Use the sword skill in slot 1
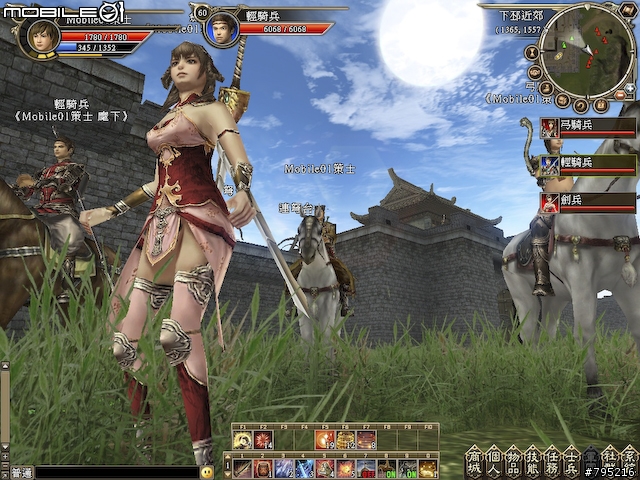 (243, 468)
